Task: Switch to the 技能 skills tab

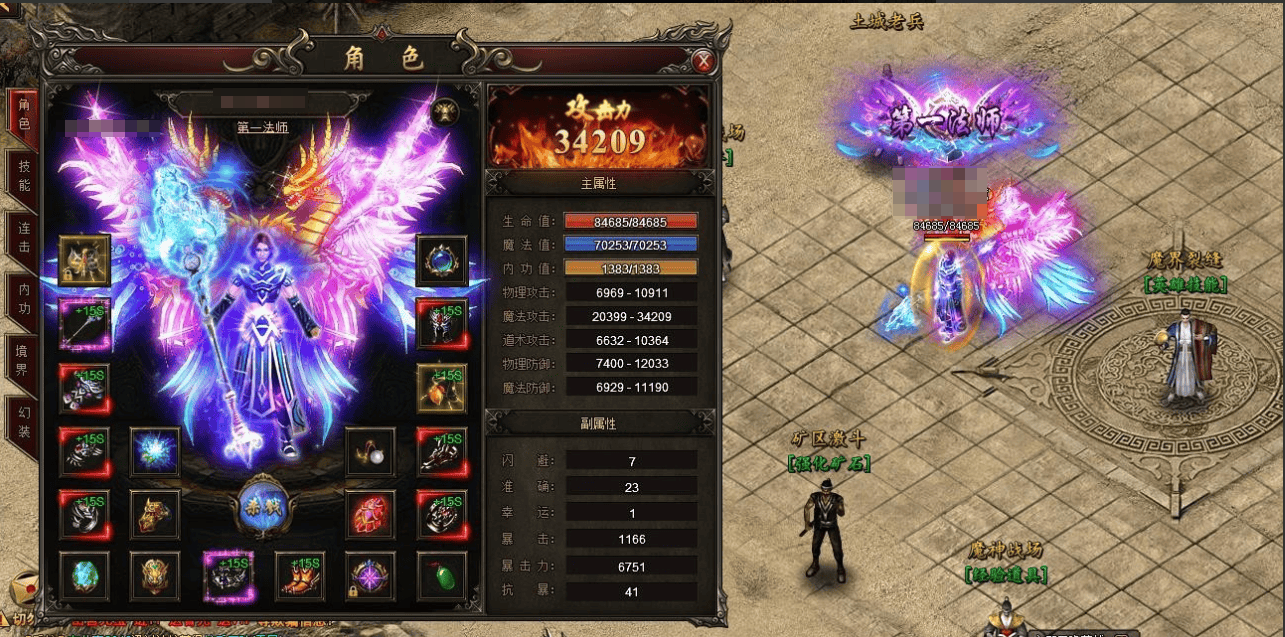Action: (24, 178)
